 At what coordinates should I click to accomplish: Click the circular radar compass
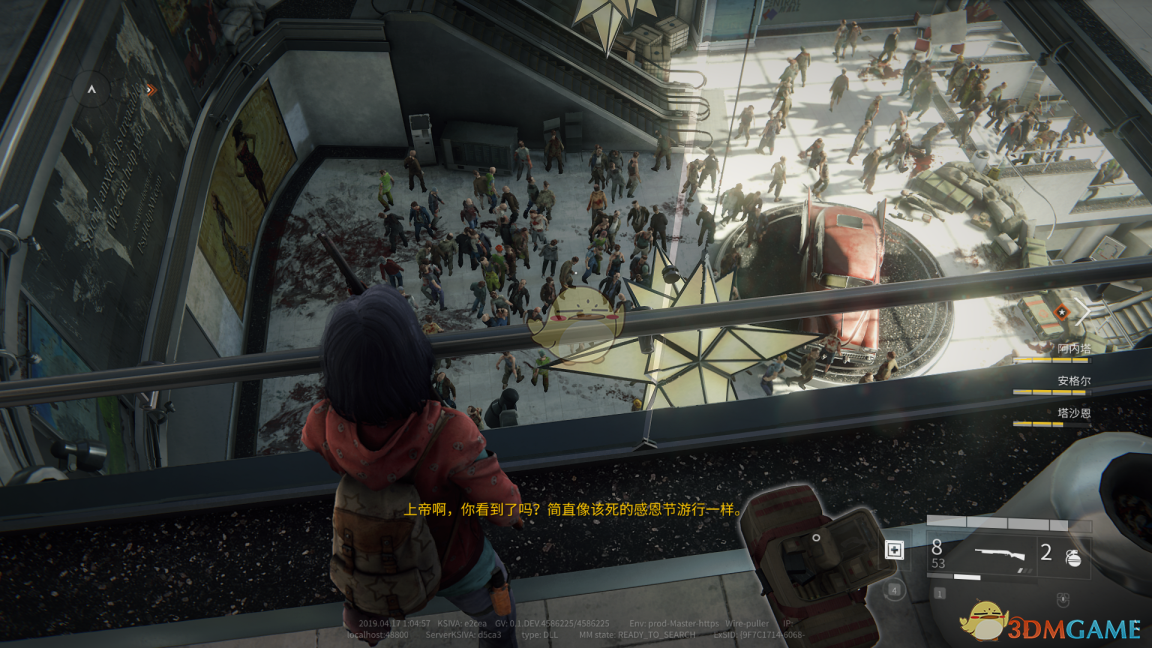(x=93, y=90)
